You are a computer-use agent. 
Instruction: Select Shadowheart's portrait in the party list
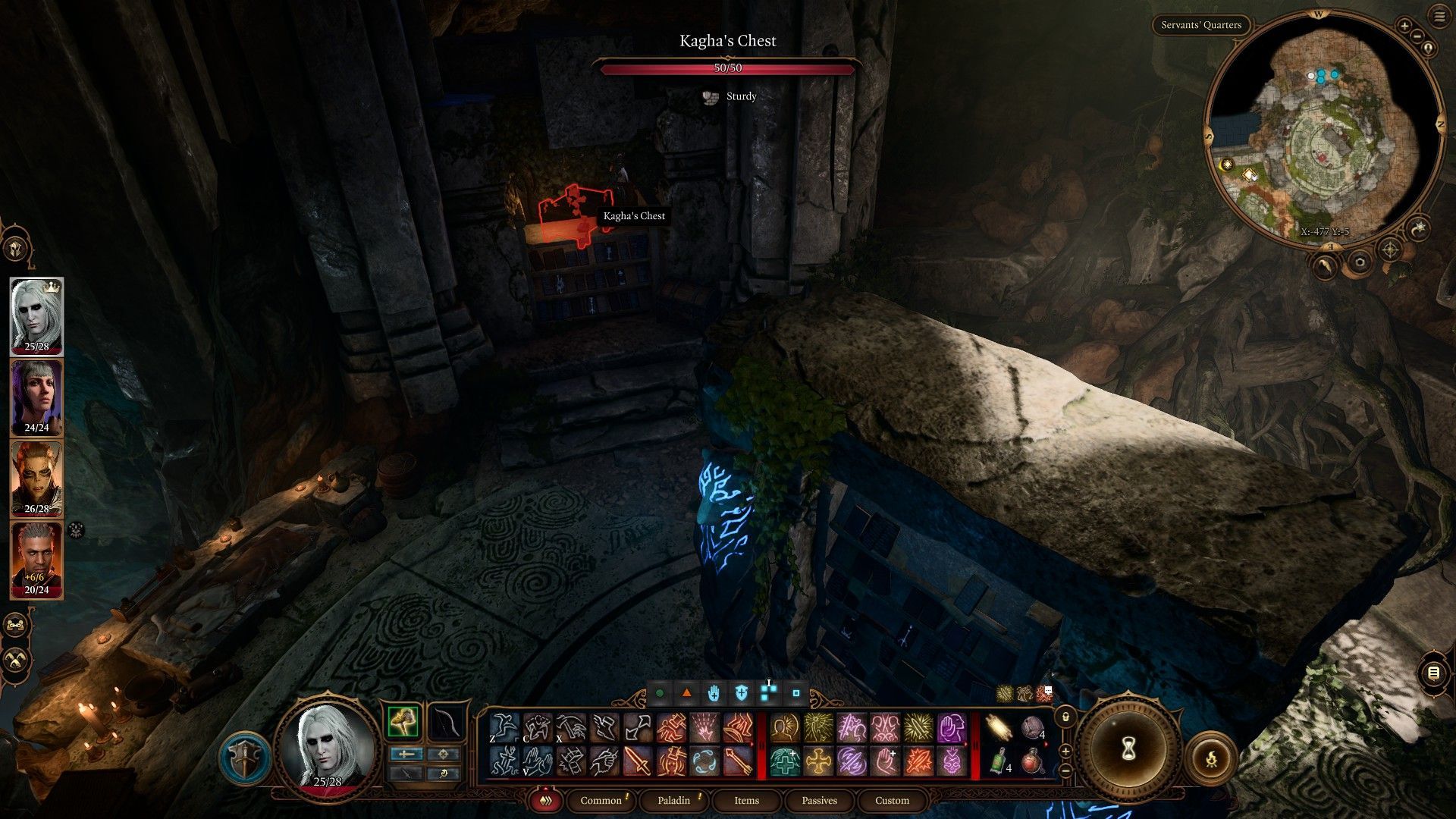click(x=36, y=397)
